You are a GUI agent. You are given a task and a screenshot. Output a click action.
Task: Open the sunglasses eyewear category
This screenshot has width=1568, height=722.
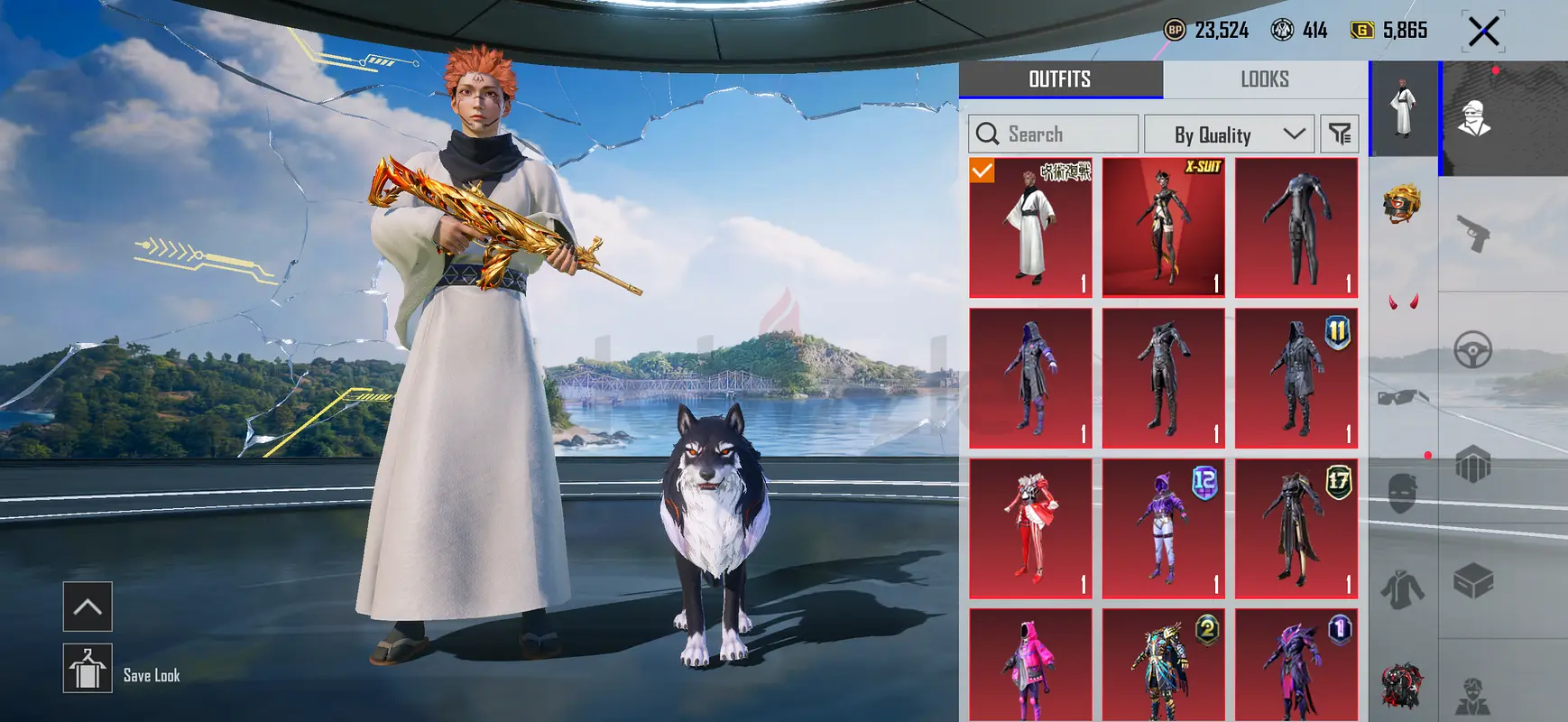click(x=1402, y=397)
